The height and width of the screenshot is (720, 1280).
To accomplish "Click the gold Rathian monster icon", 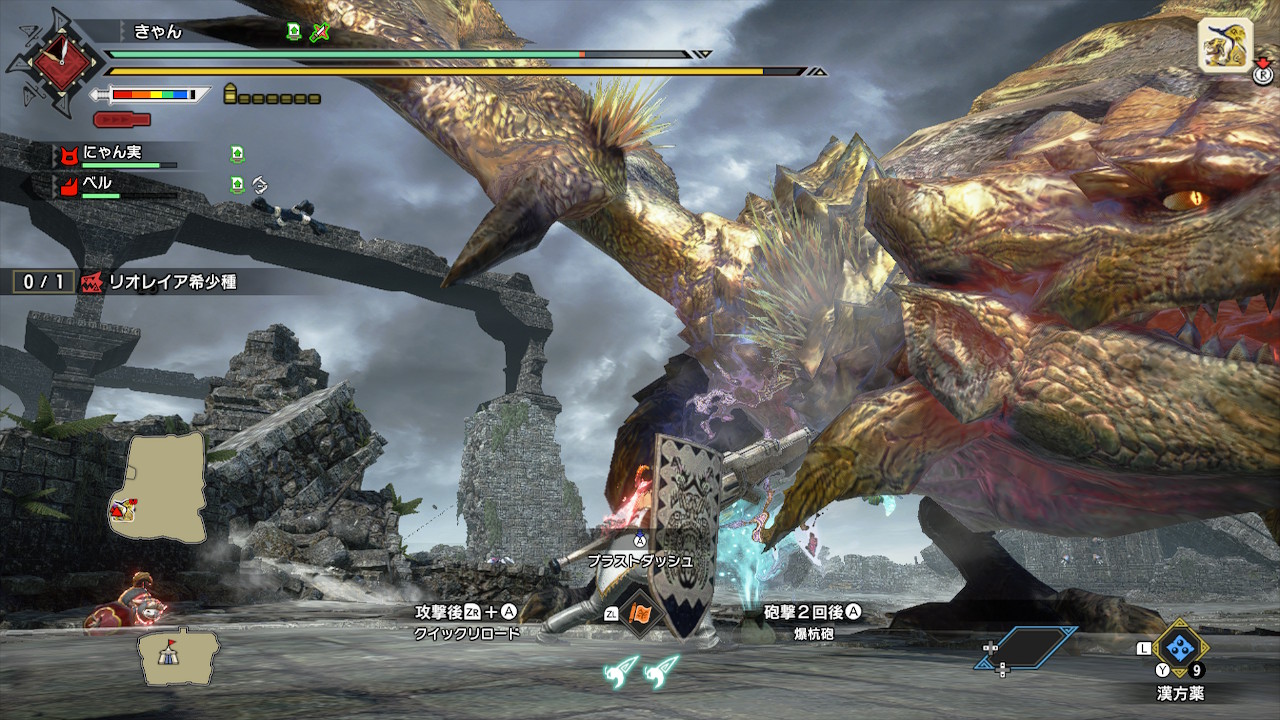I will tap(1225, 45).
